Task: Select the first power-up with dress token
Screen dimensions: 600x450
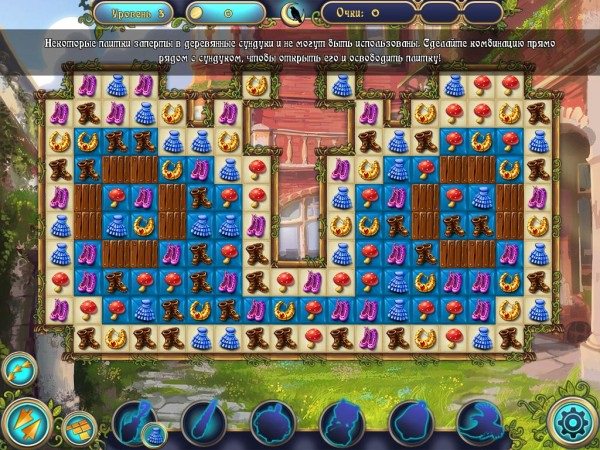Action: (x=137, y=421)
